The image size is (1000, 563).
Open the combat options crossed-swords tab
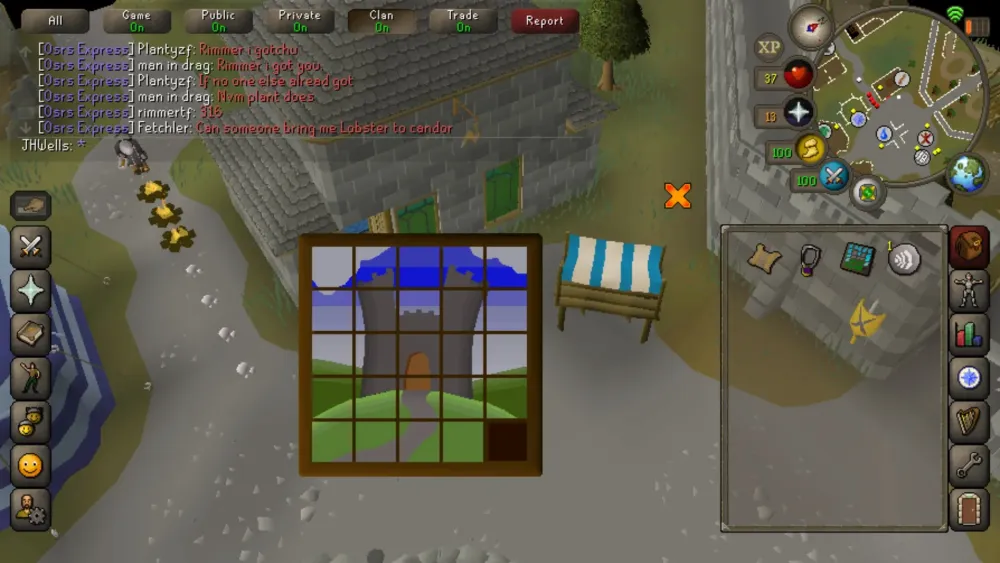click(31, 246)
